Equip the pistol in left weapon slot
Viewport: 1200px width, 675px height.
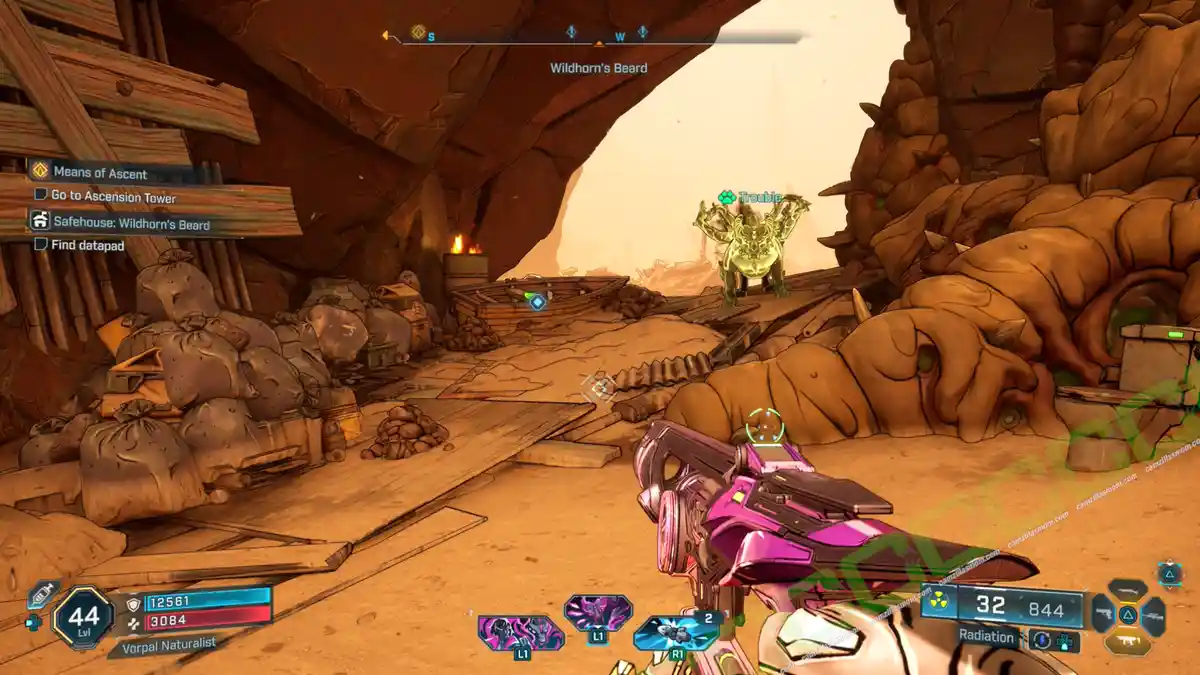(x=1103, y=615)
